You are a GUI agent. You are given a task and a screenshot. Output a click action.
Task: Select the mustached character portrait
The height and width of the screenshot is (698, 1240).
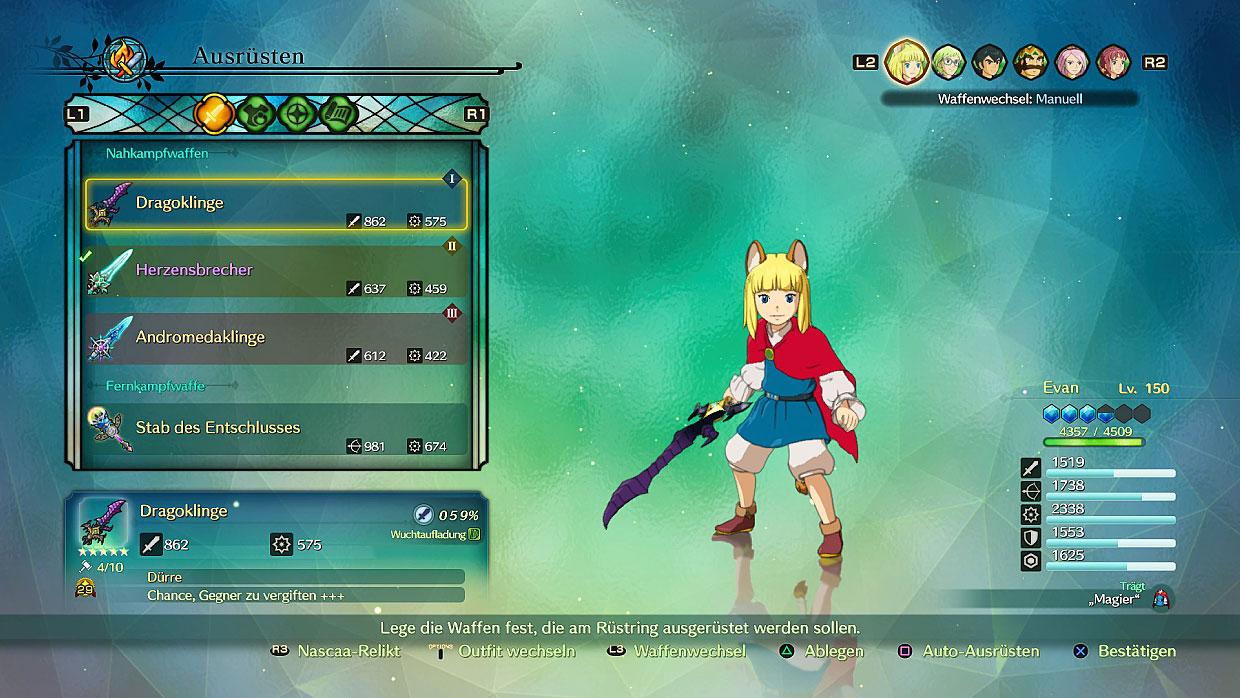coord(1031,62)
